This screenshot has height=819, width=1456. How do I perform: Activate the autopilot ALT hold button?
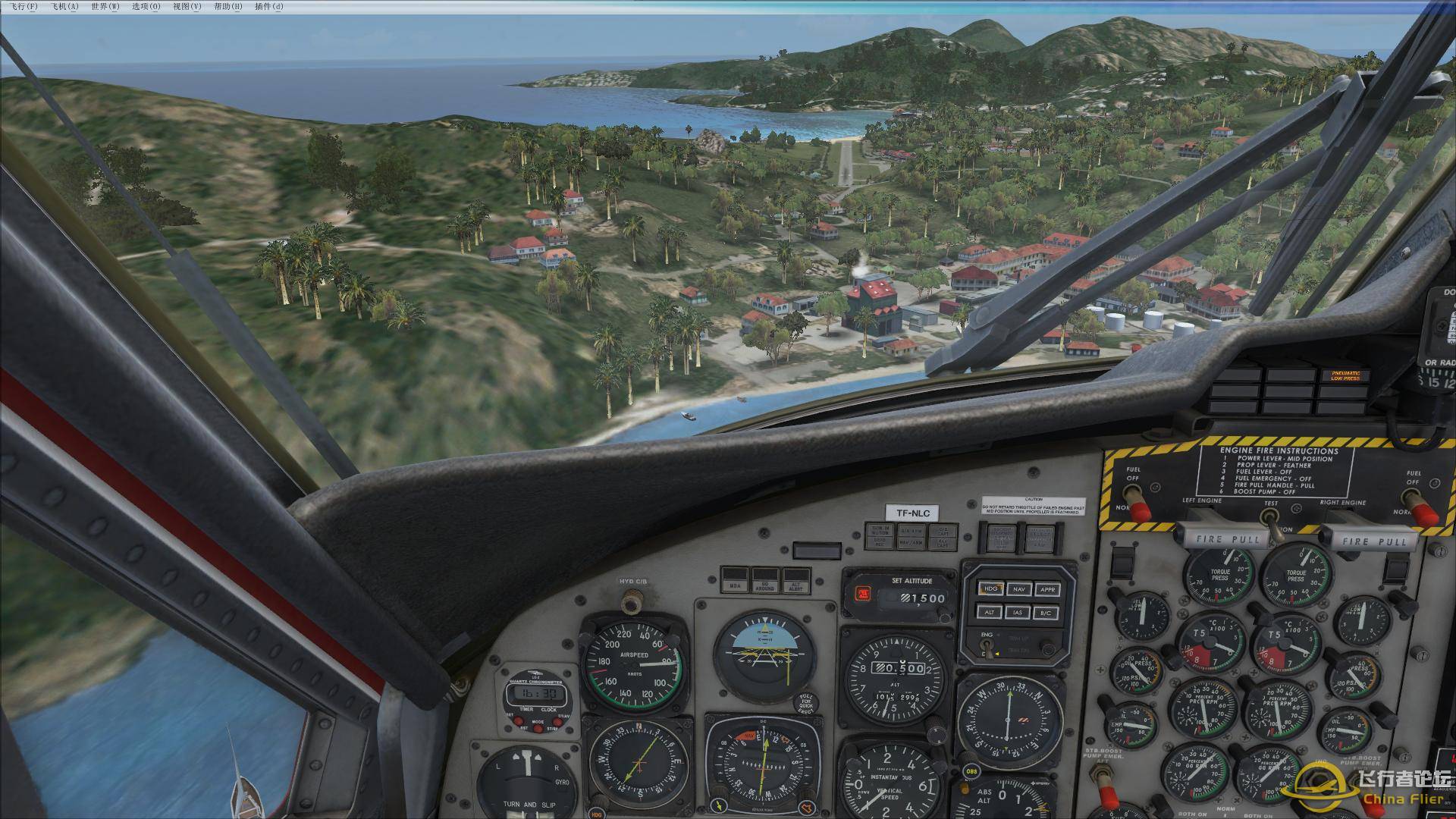990,612
